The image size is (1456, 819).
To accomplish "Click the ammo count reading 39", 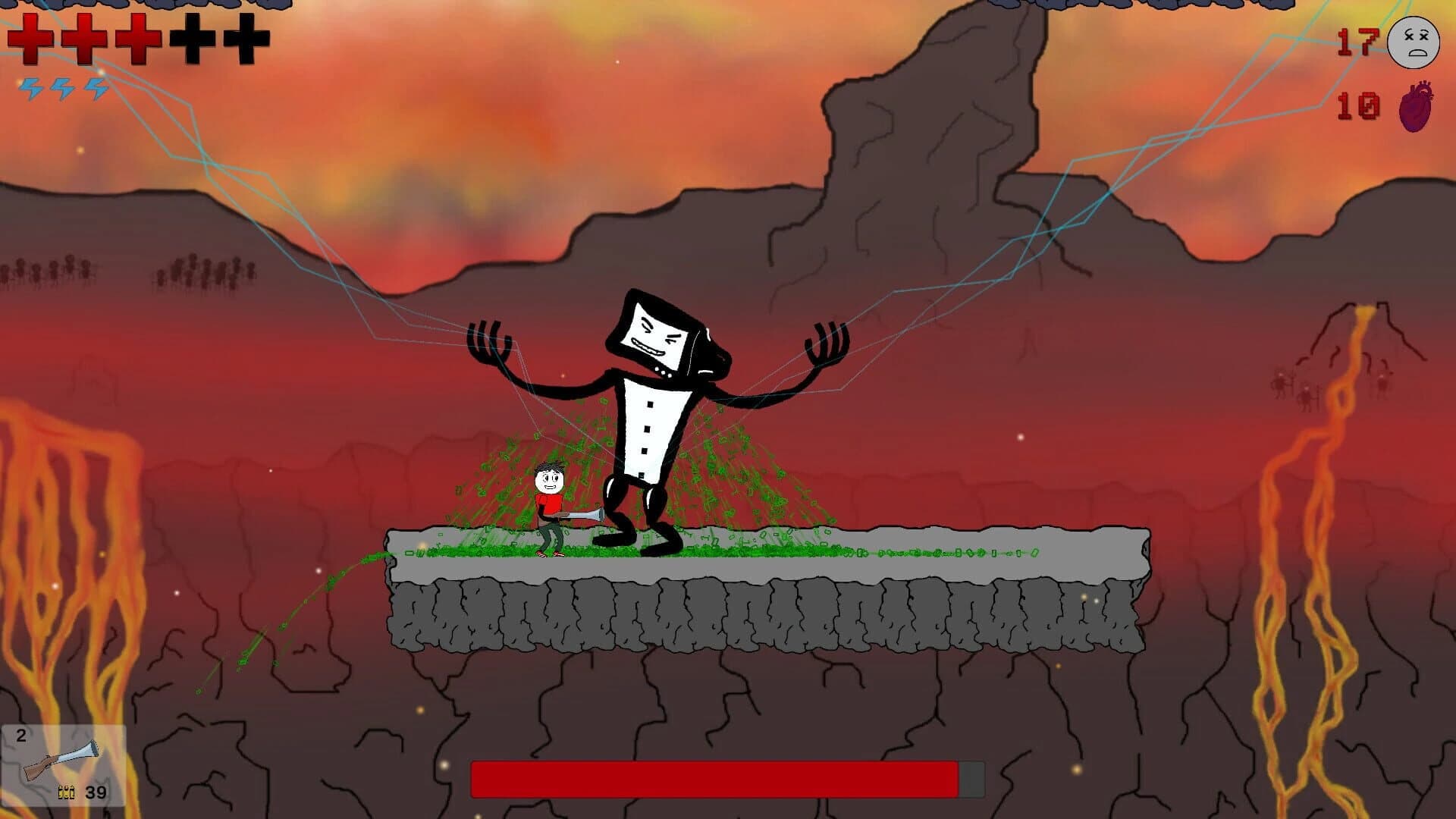I will click(95, 793).
